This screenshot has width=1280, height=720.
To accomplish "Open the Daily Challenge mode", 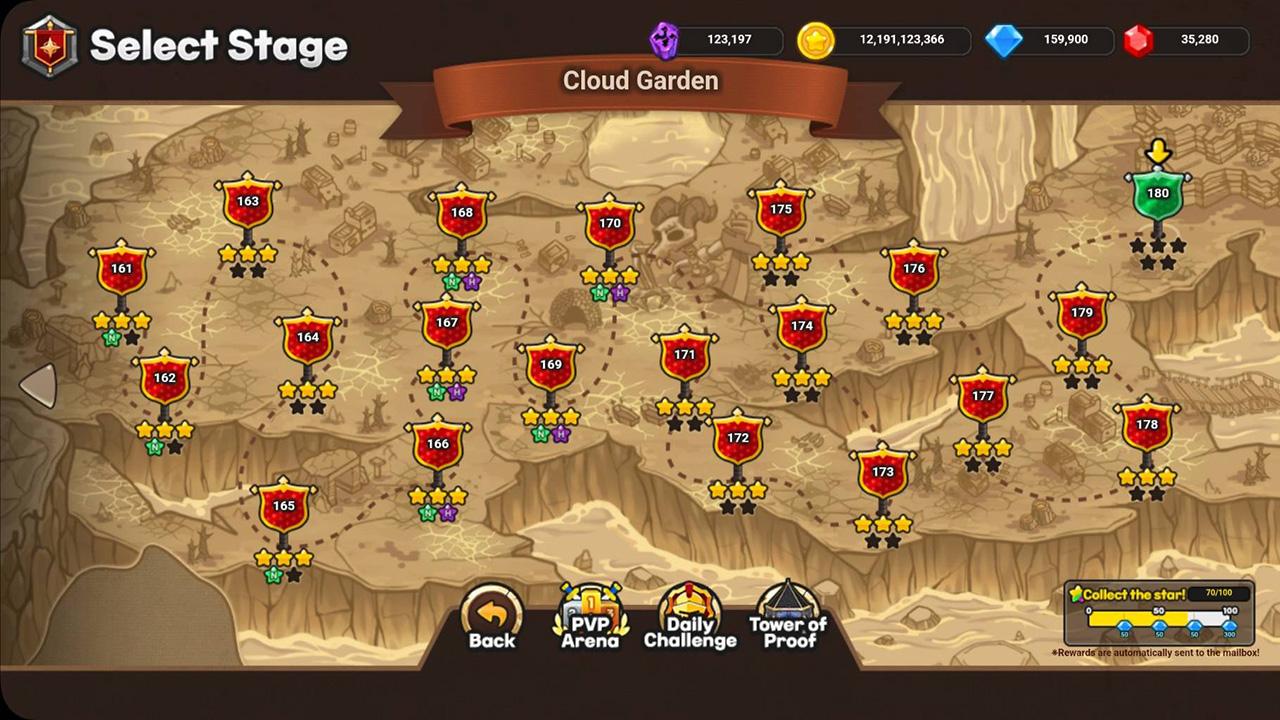I will click(x=690, y=617).
